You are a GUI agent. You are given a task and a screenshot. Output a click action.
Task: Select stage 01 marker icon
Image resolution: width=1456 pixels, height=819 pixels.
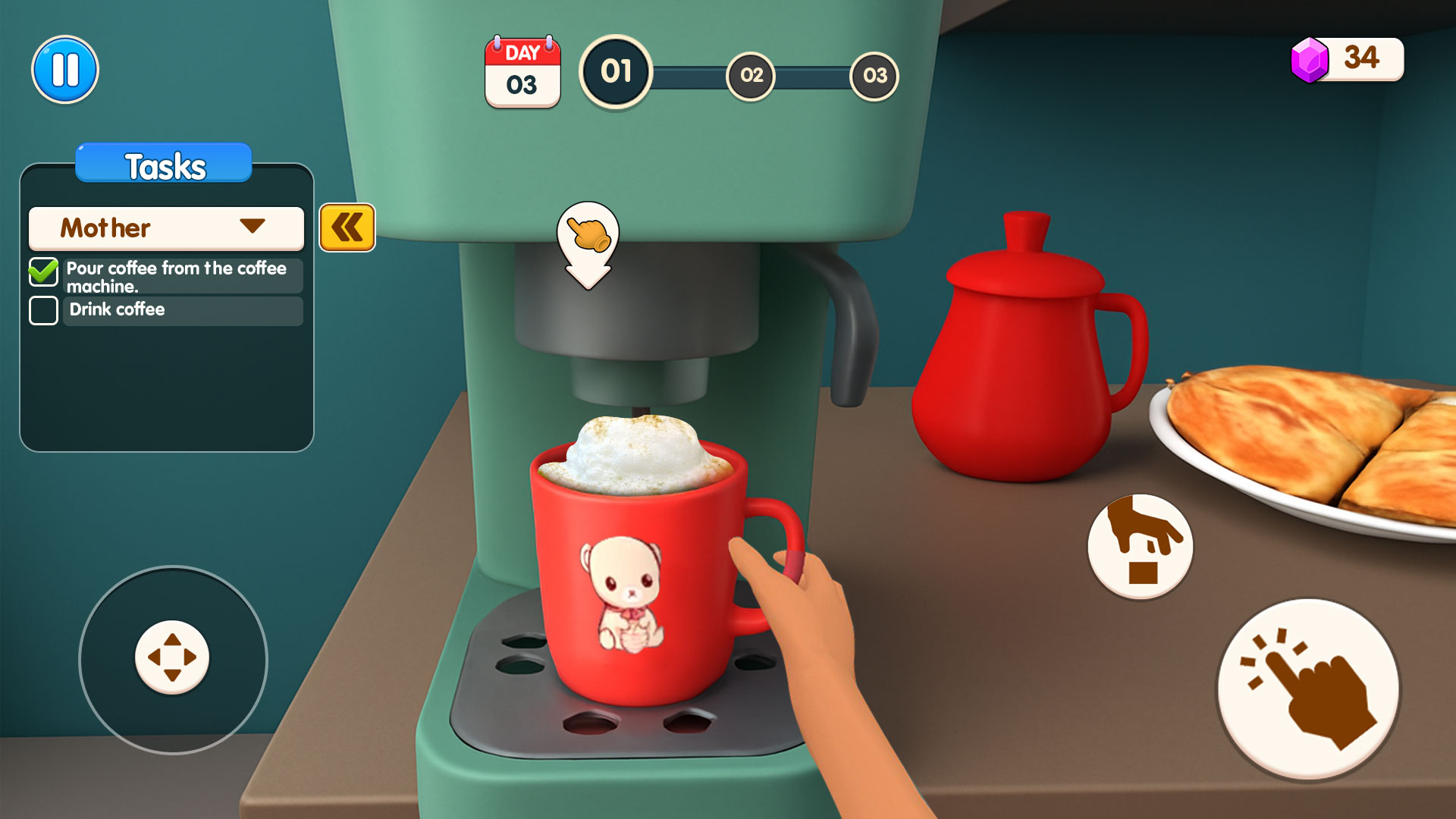point(616,74)
